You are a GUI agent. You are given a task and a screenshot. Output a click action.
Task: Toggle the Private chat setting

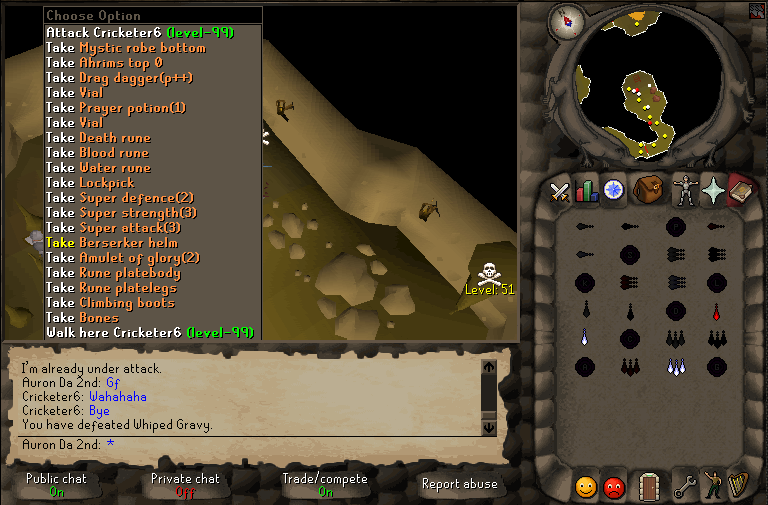pos(185,485)
